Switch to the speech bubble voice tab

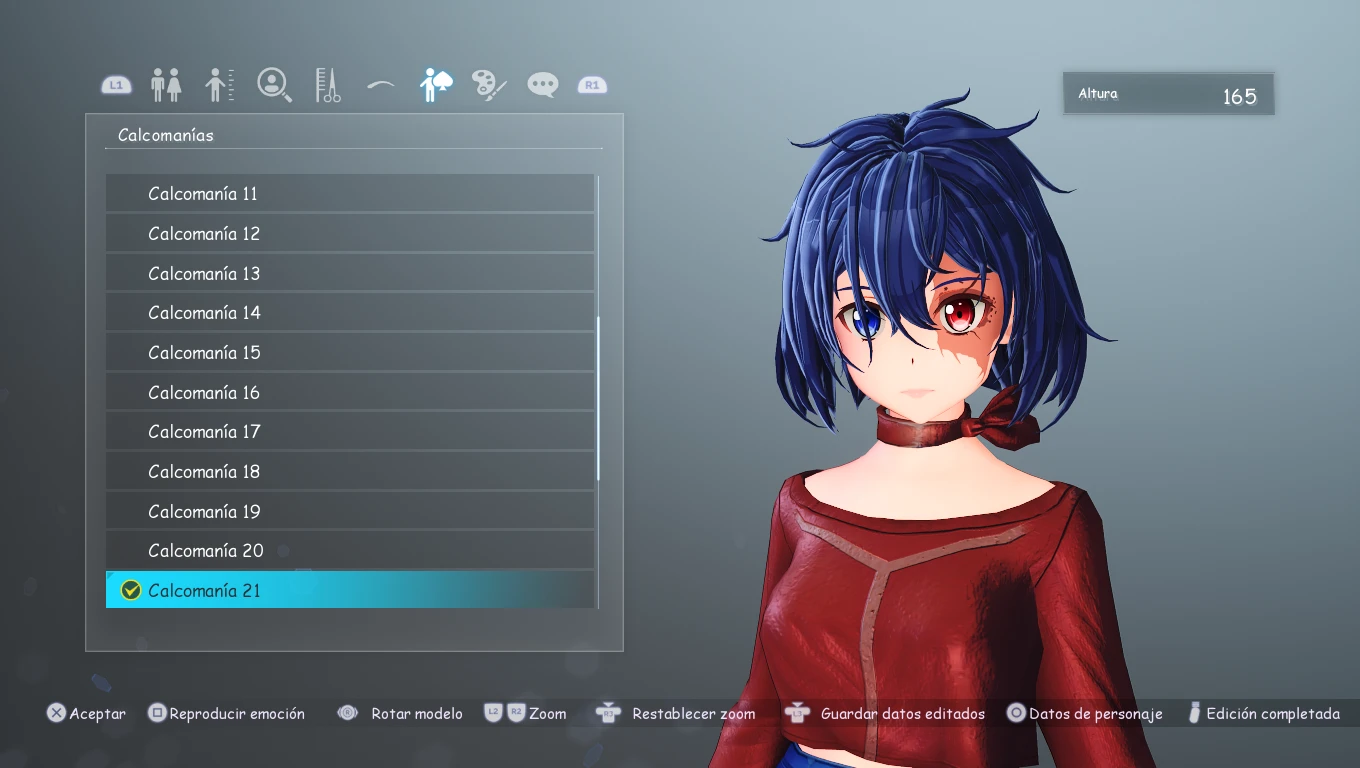[x=543, y=85]
